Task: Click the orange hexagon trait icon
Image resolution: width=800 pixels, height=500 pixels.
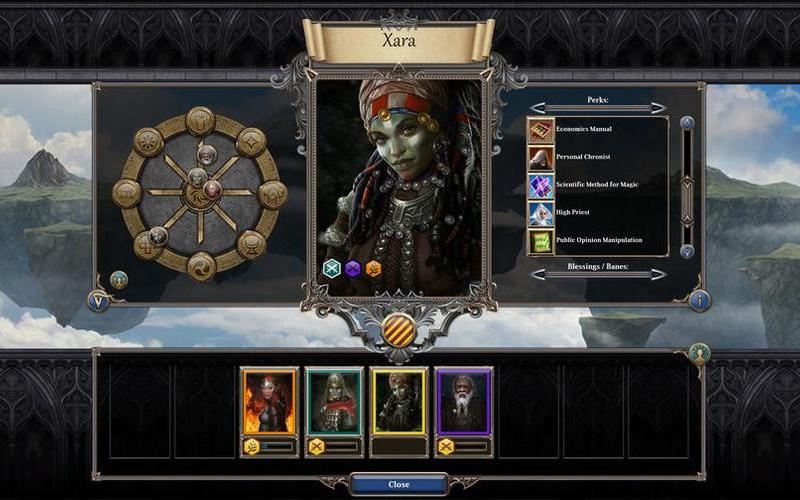Action: pyautogui.click(x=373, y=268)
